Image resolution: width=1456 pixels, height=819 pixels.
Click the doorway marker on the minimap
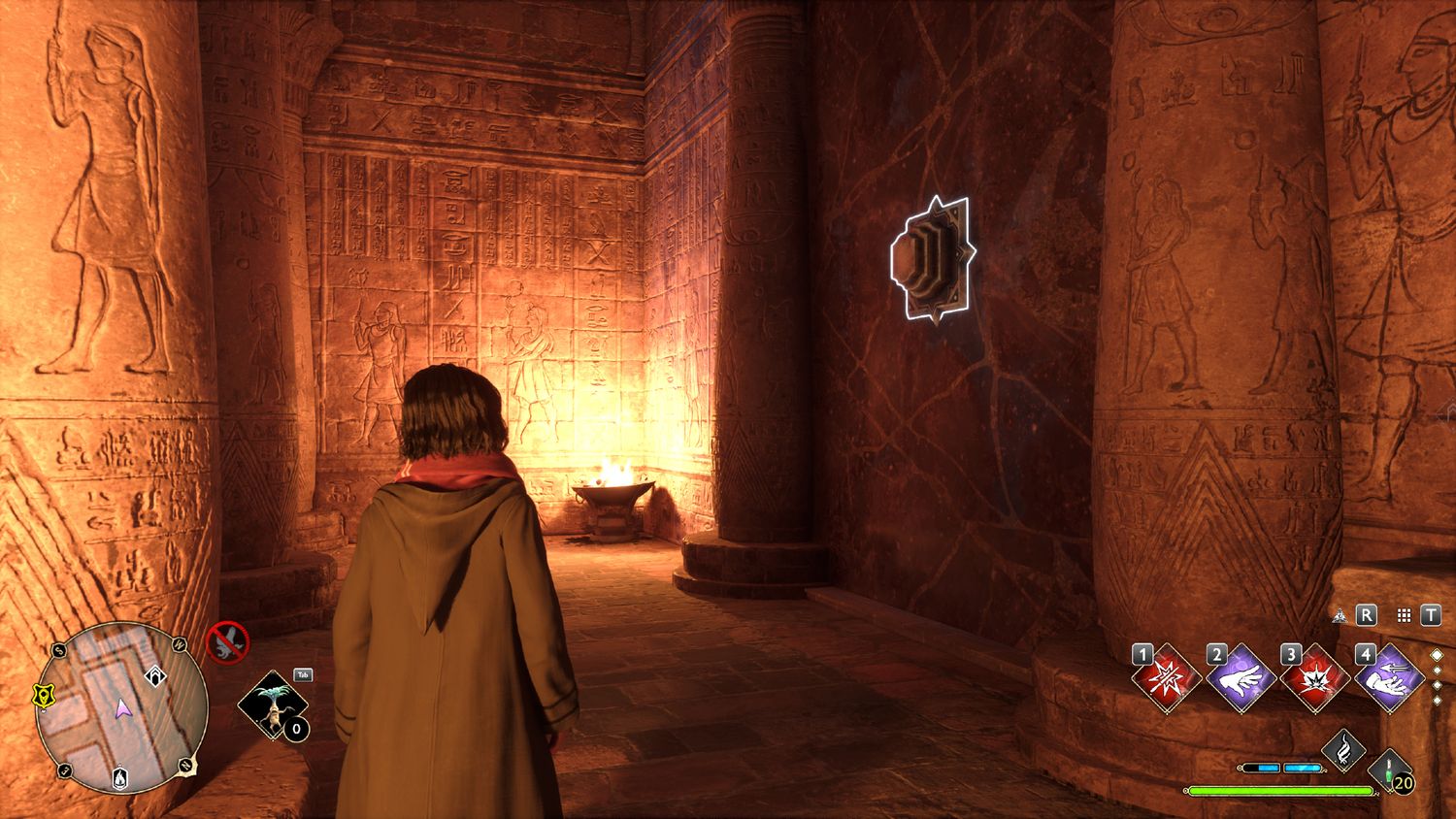(x=154, y=675)
